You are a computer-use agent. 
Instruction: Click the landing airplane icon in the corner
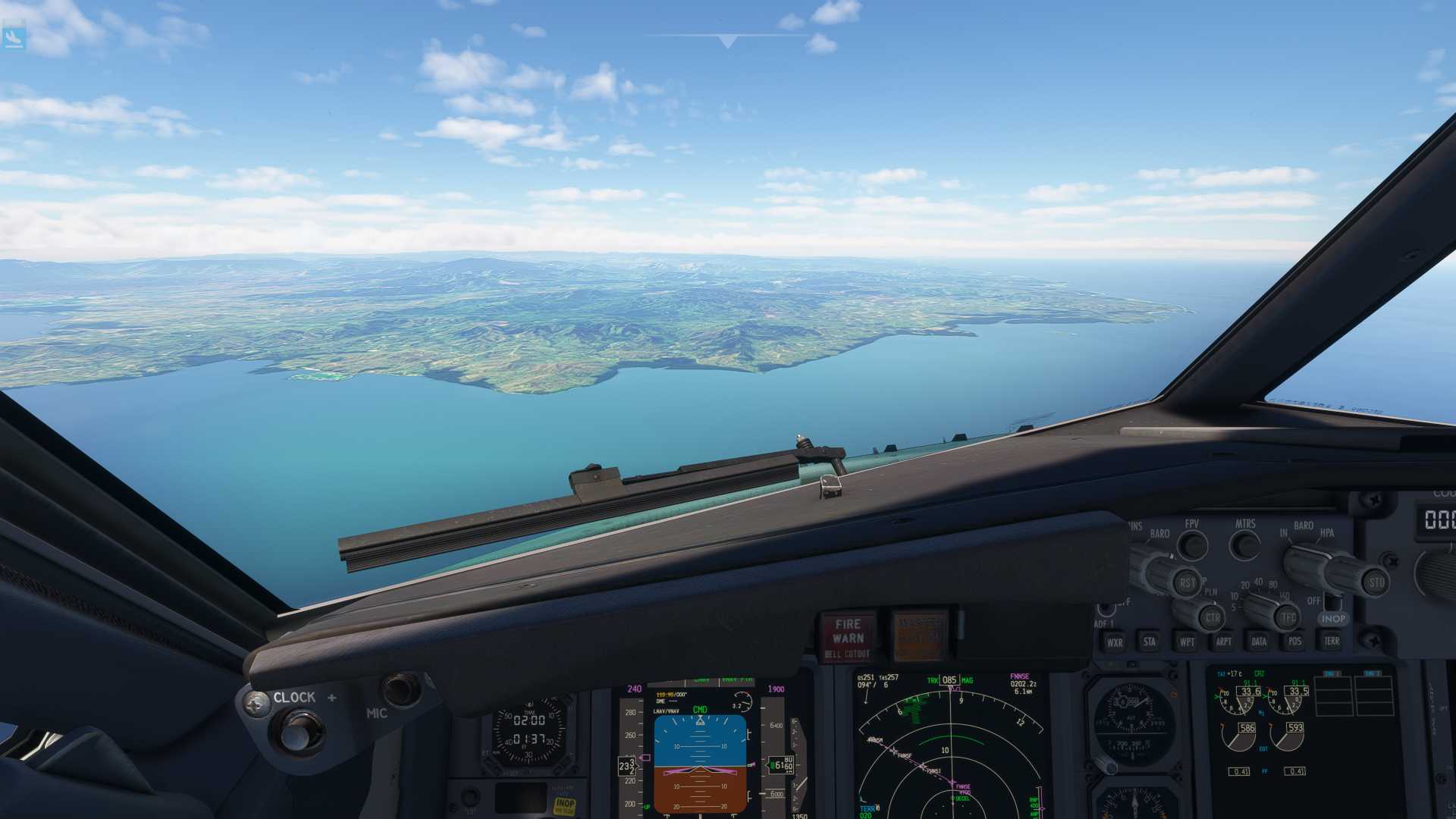(x=14, y=36)
